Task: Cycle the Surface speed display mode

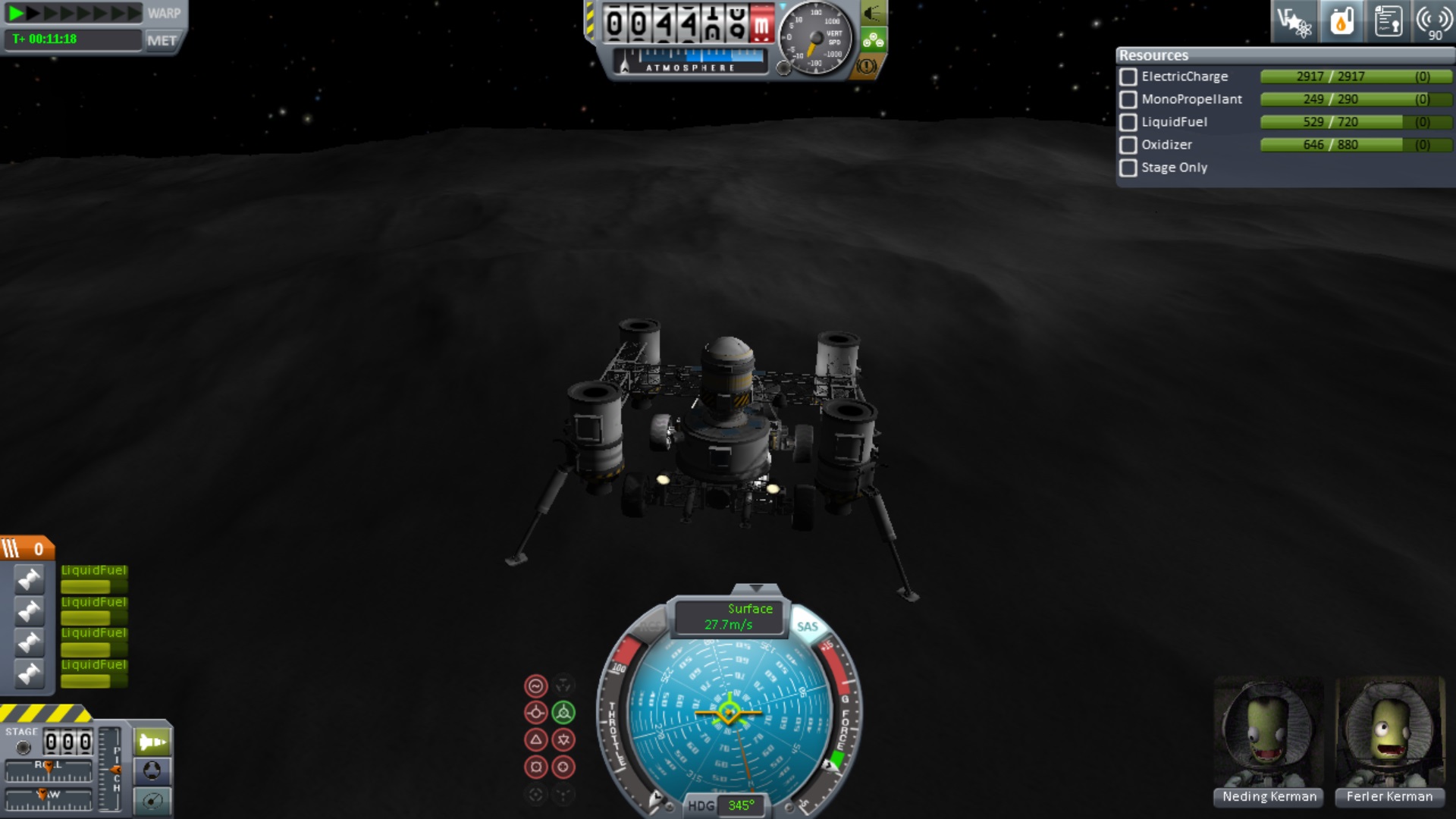Action: pos(730,617)
